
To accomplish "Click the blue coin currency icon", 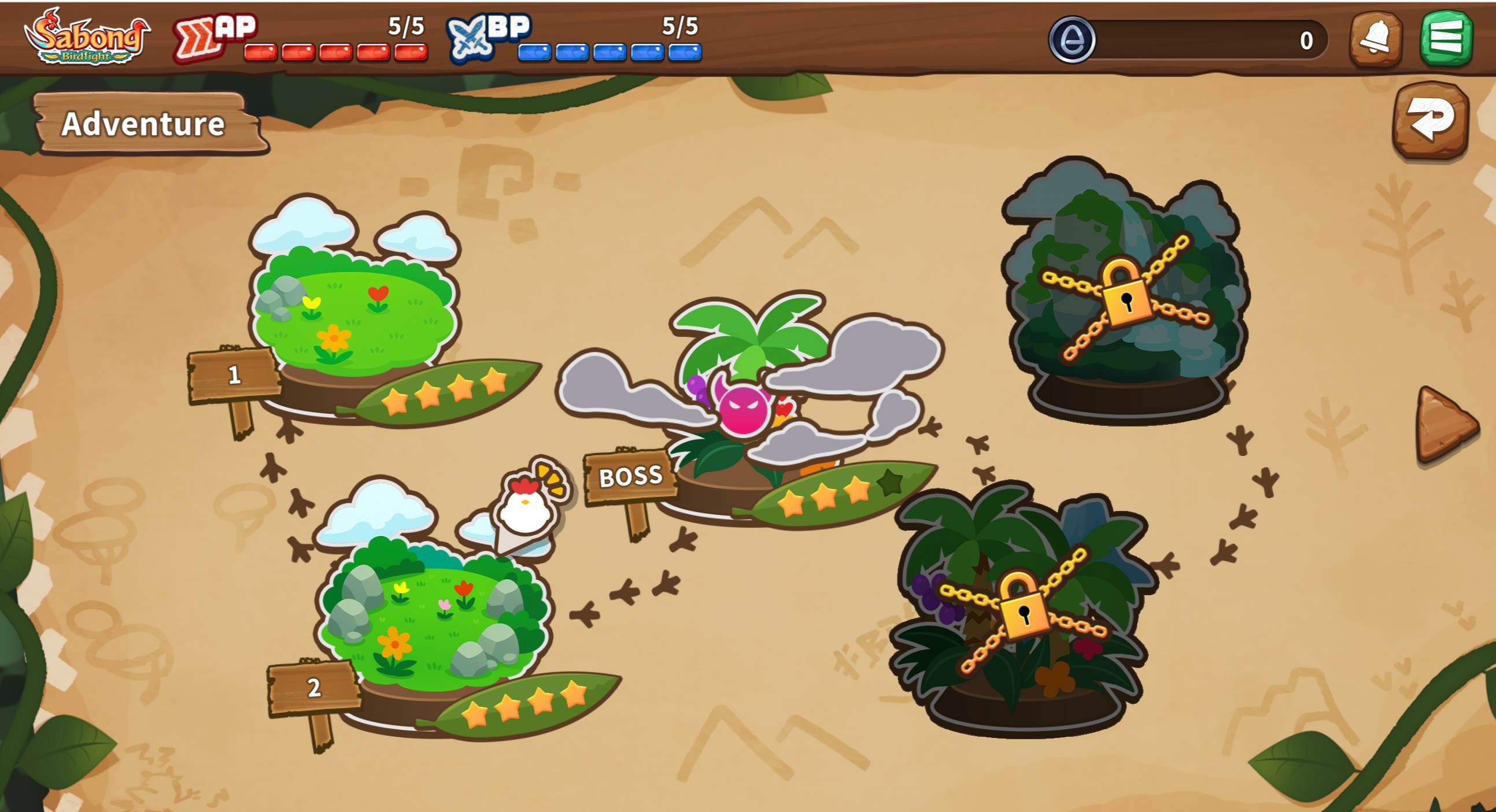I will tap(1072, 39).
